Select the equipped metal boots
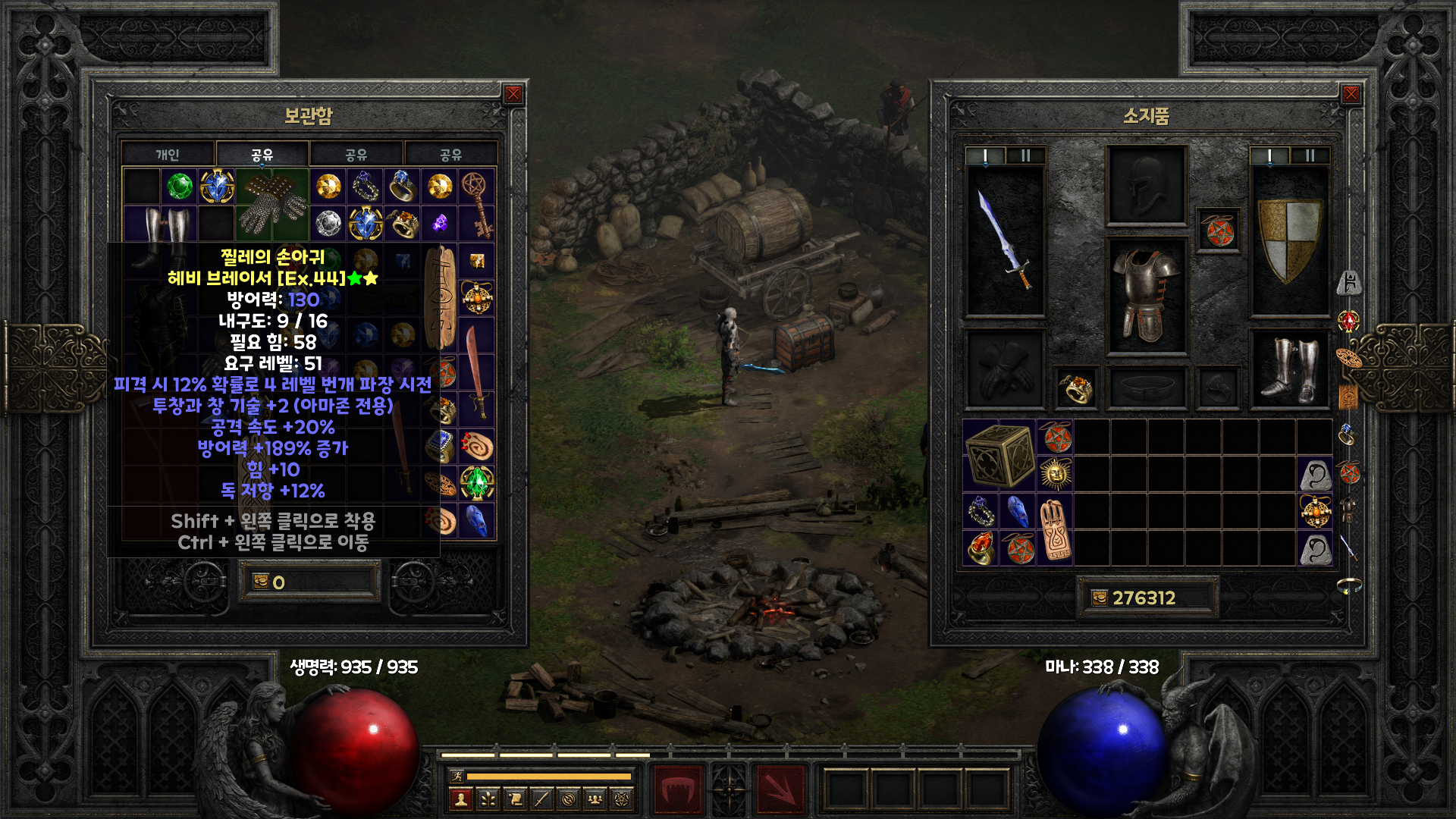 coord(1289,369)
